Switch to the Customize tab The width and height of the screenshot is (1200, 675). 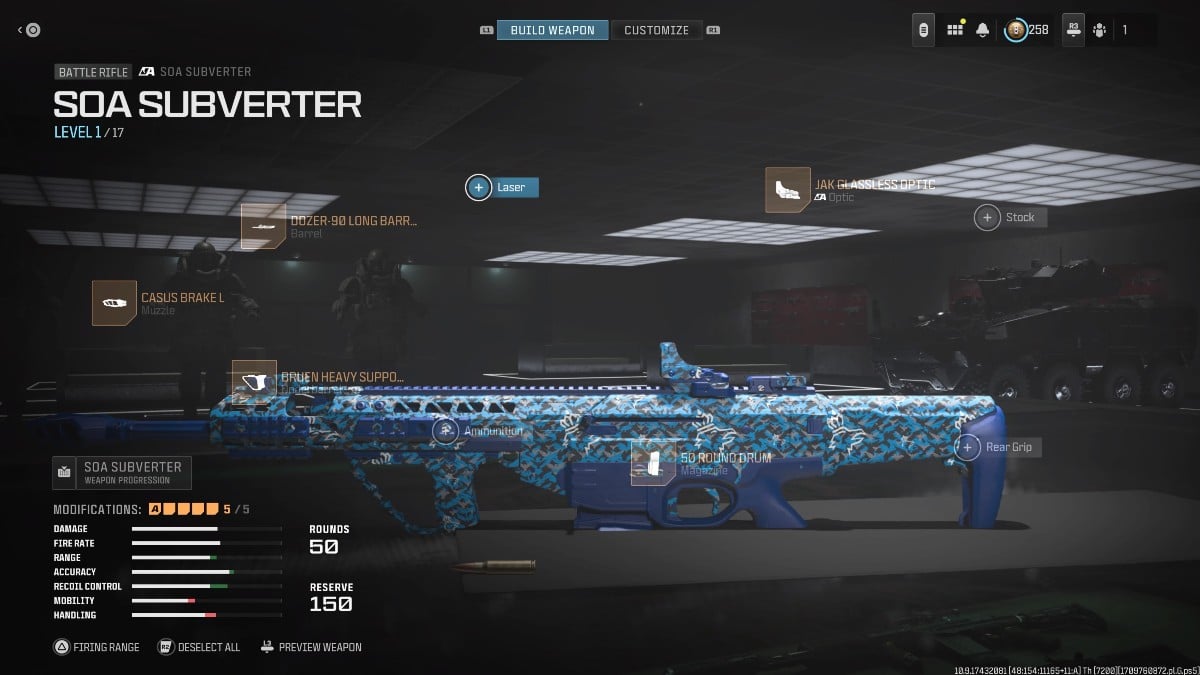click(656, 30)
